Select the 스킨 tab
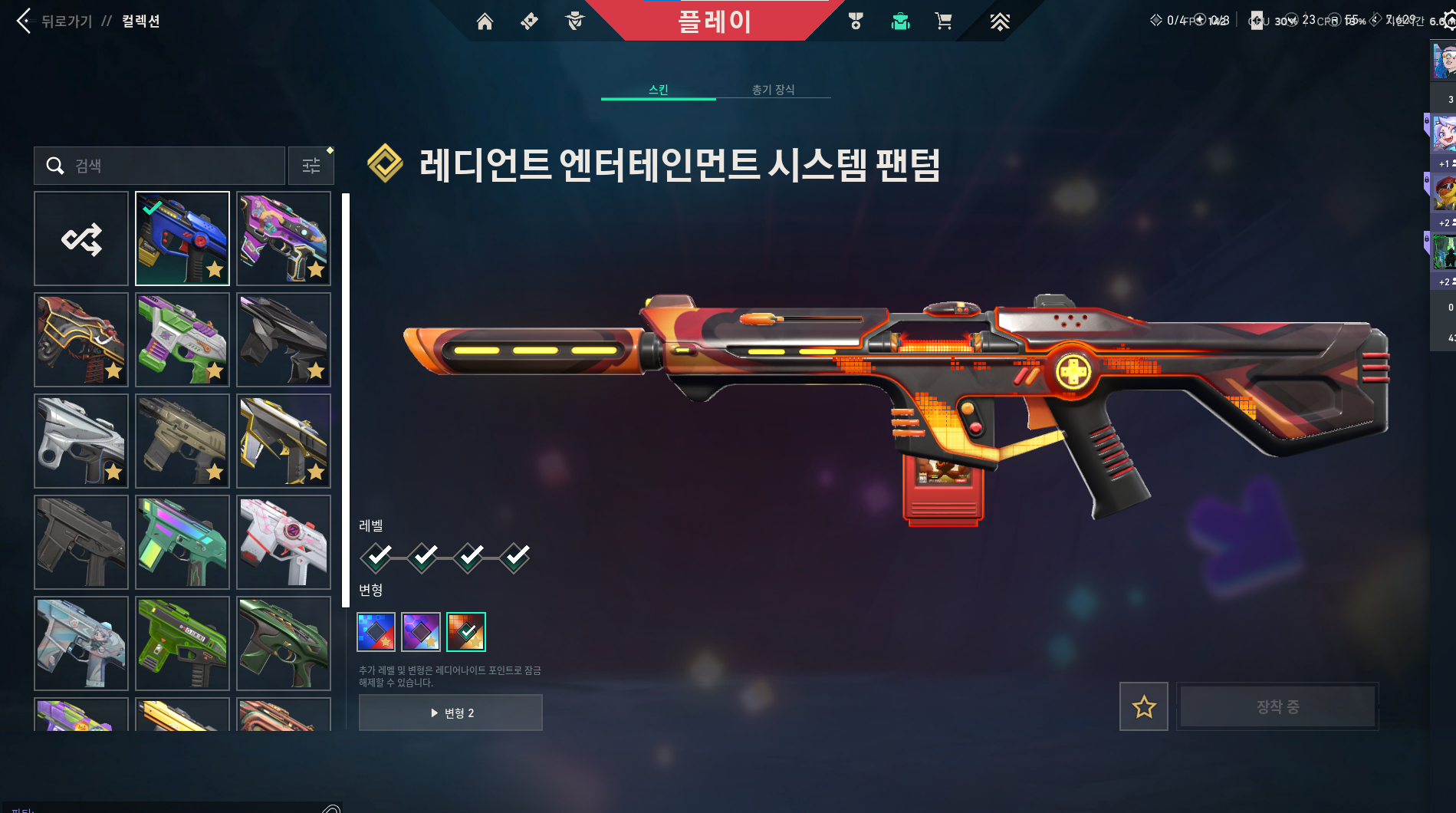This screenshot has width=1456, height=813. (x=658, y=90)
